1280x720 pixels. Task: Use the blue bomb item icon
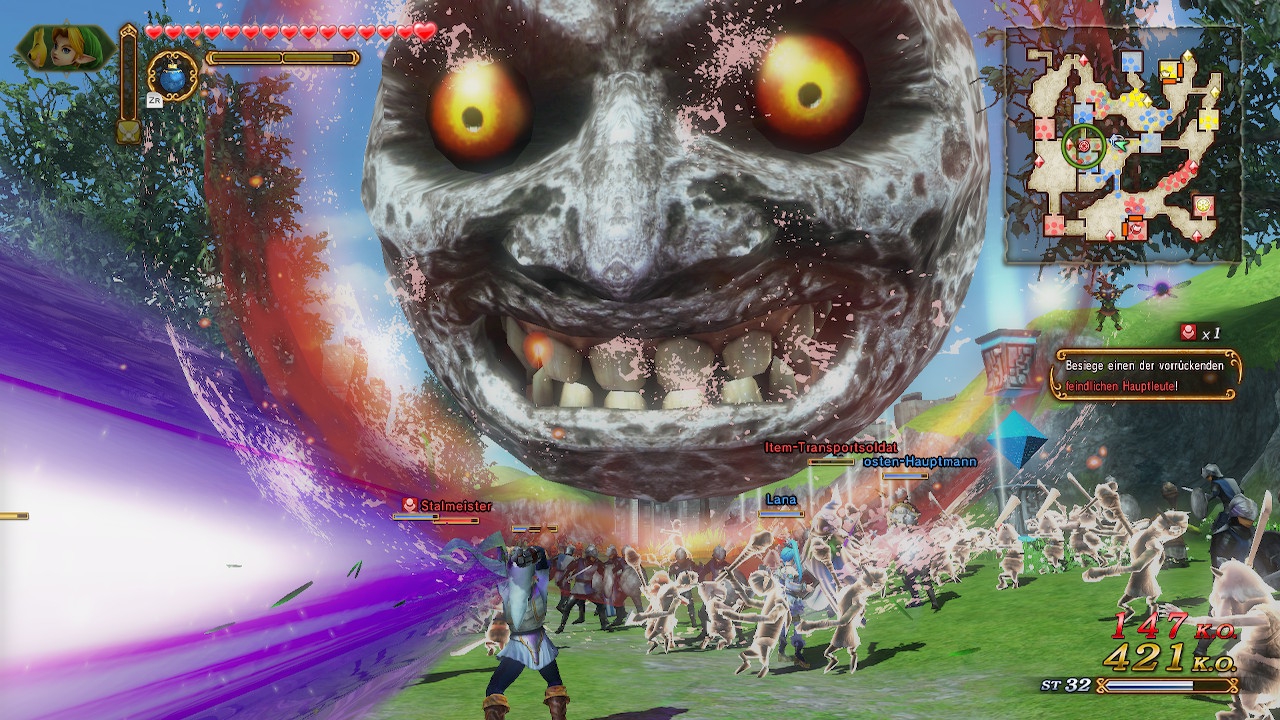click(173, 77)
